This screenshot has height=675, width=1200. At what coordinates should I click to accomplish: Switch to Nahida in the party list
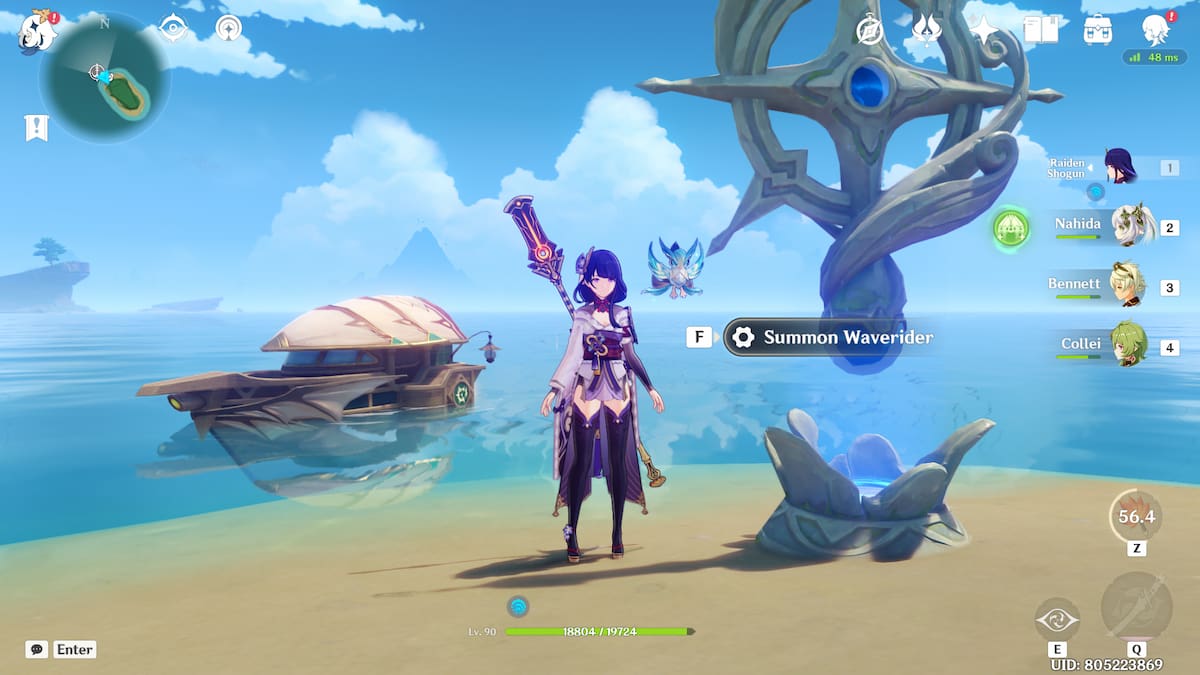coord(1131,226)
